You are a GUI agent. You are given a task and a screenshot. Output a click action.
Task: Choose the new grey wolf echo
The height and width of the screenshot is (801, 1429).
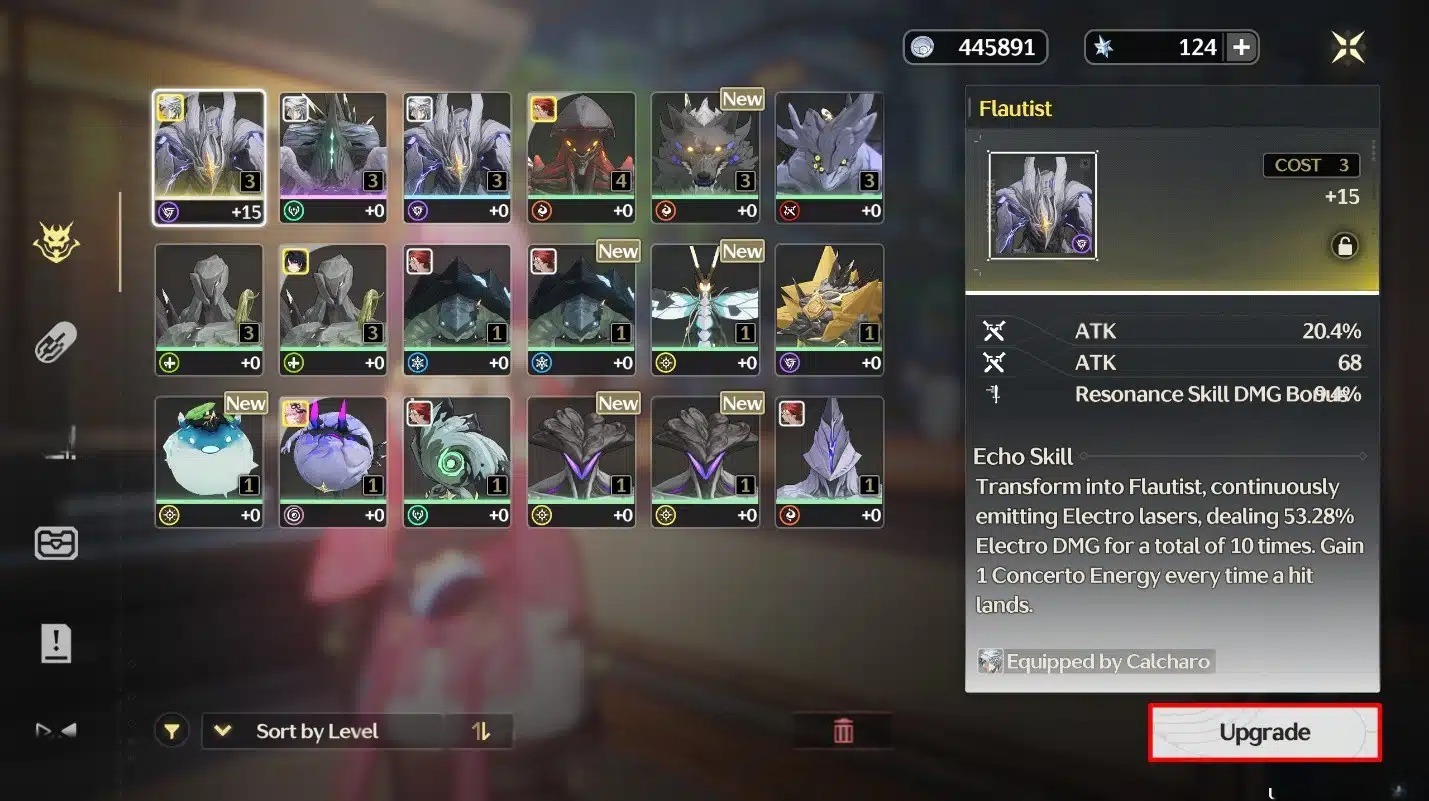coord(706,157)
